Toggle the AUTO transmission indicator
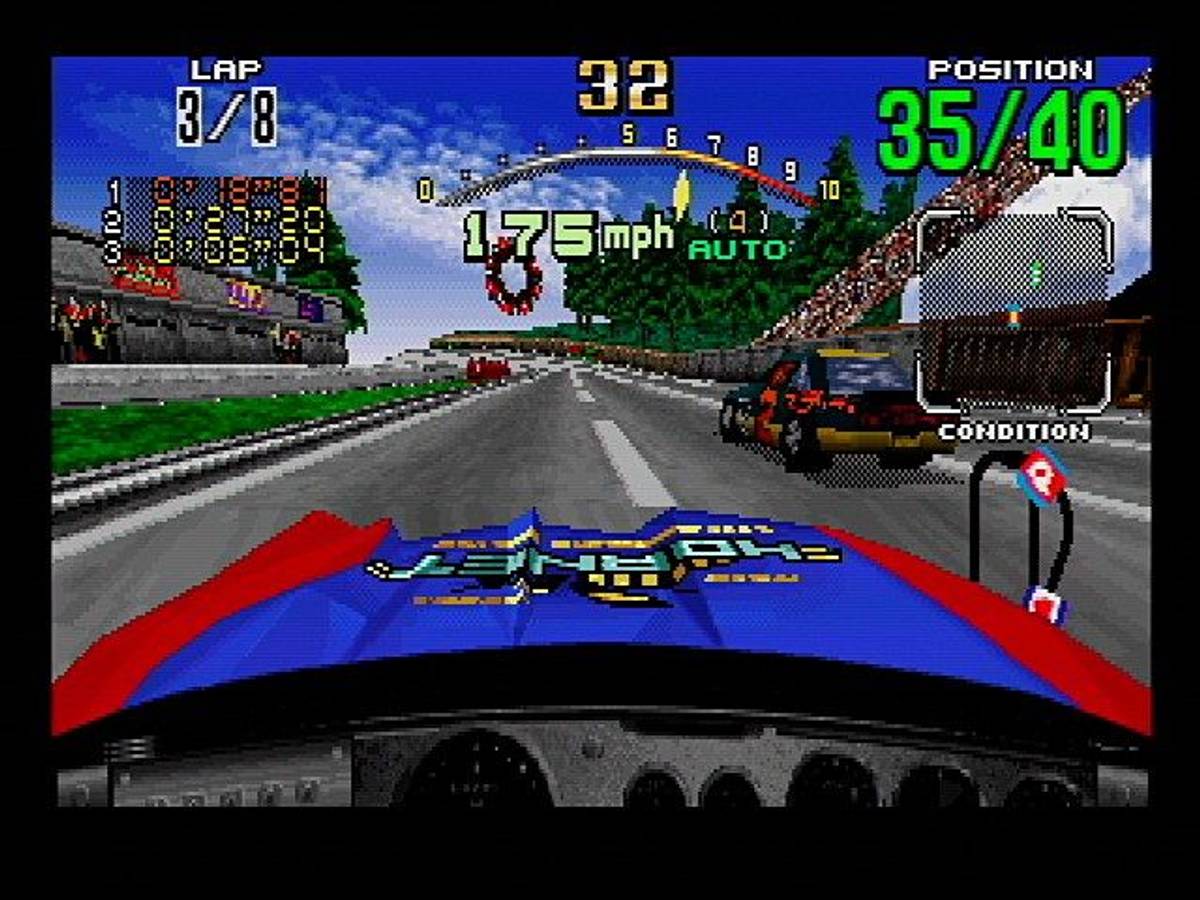 pos(740,250)
